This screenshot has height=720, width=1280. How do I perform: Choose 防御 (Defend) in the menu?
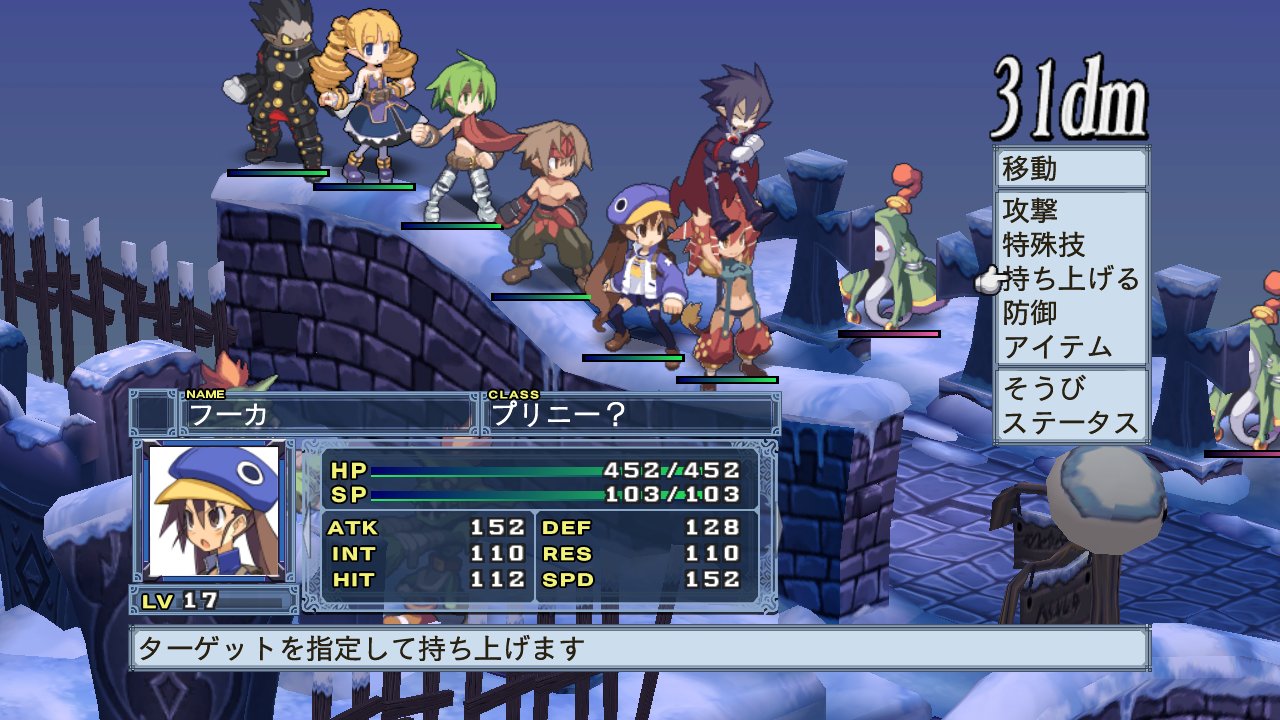tap(1031, 313)
